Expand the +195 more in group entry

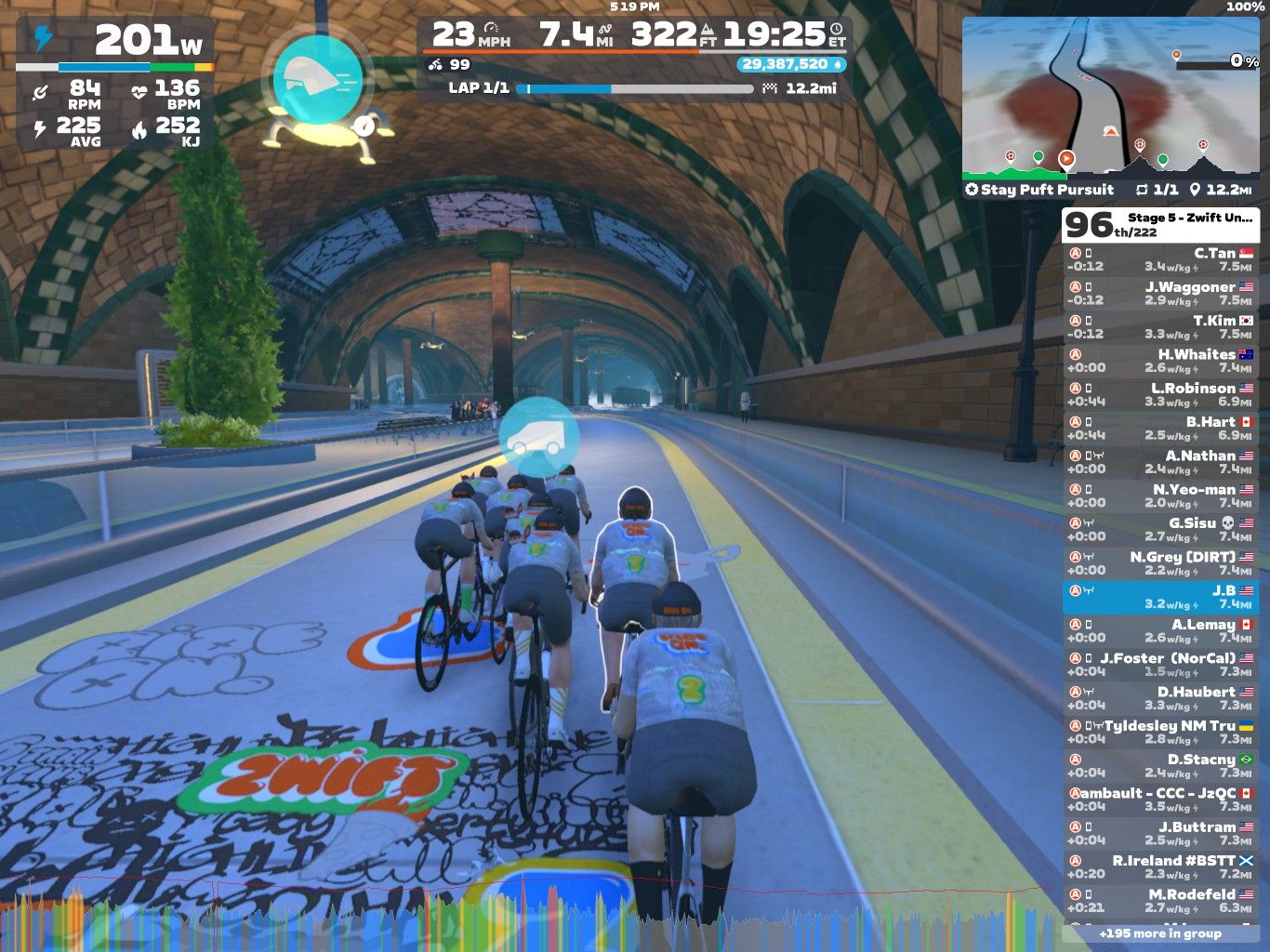(x=1160, y=933)
